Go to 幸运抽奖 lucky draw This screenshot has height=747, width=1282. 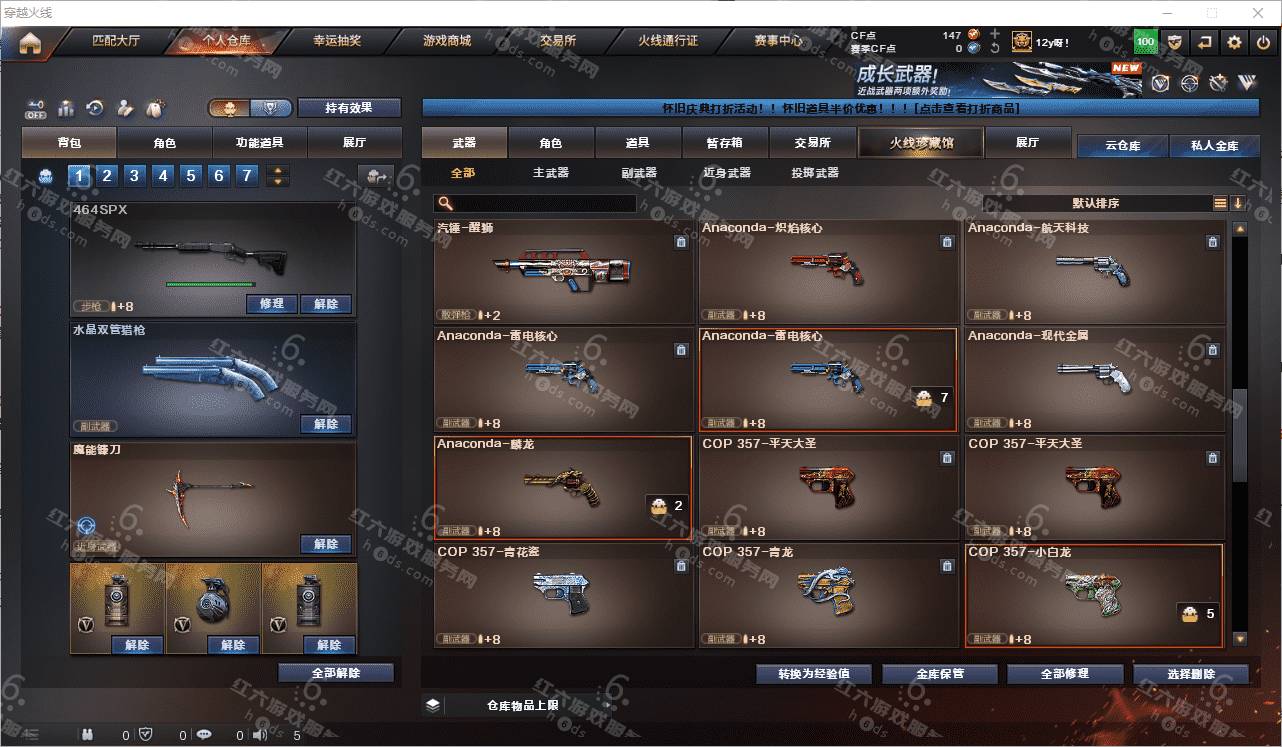pos(337,41)
